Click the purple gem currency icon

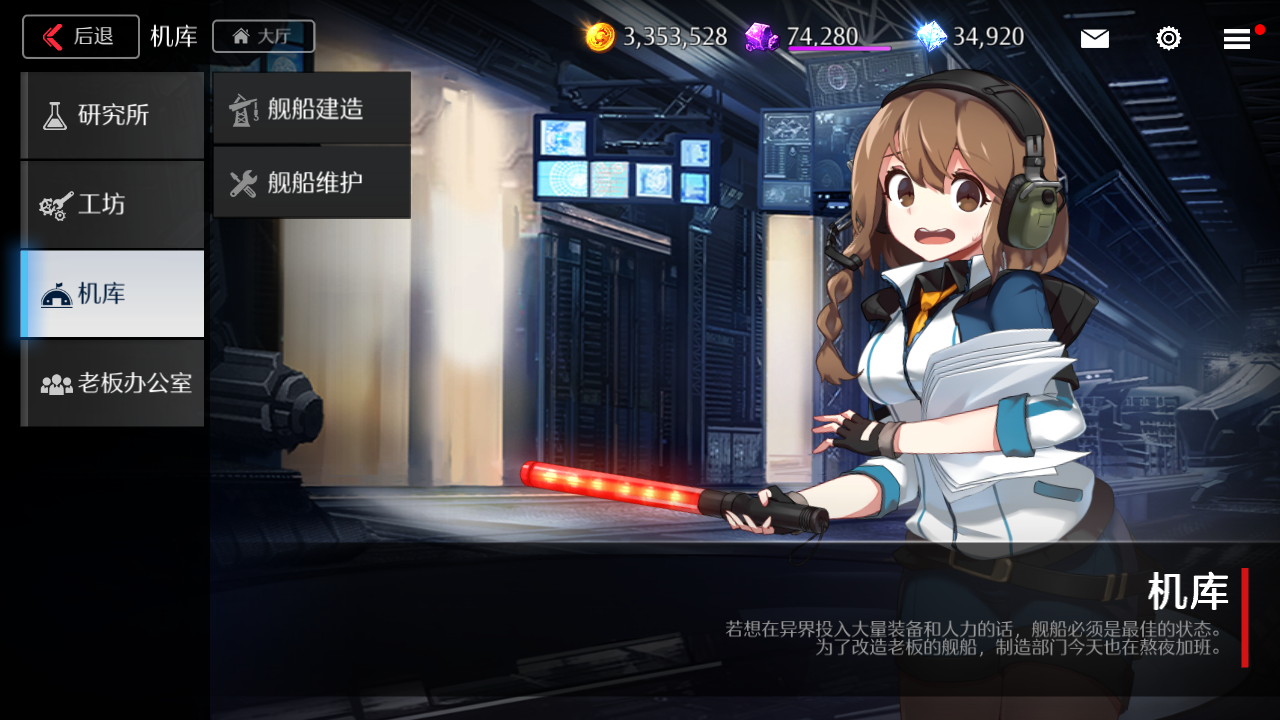click(761, 37)
